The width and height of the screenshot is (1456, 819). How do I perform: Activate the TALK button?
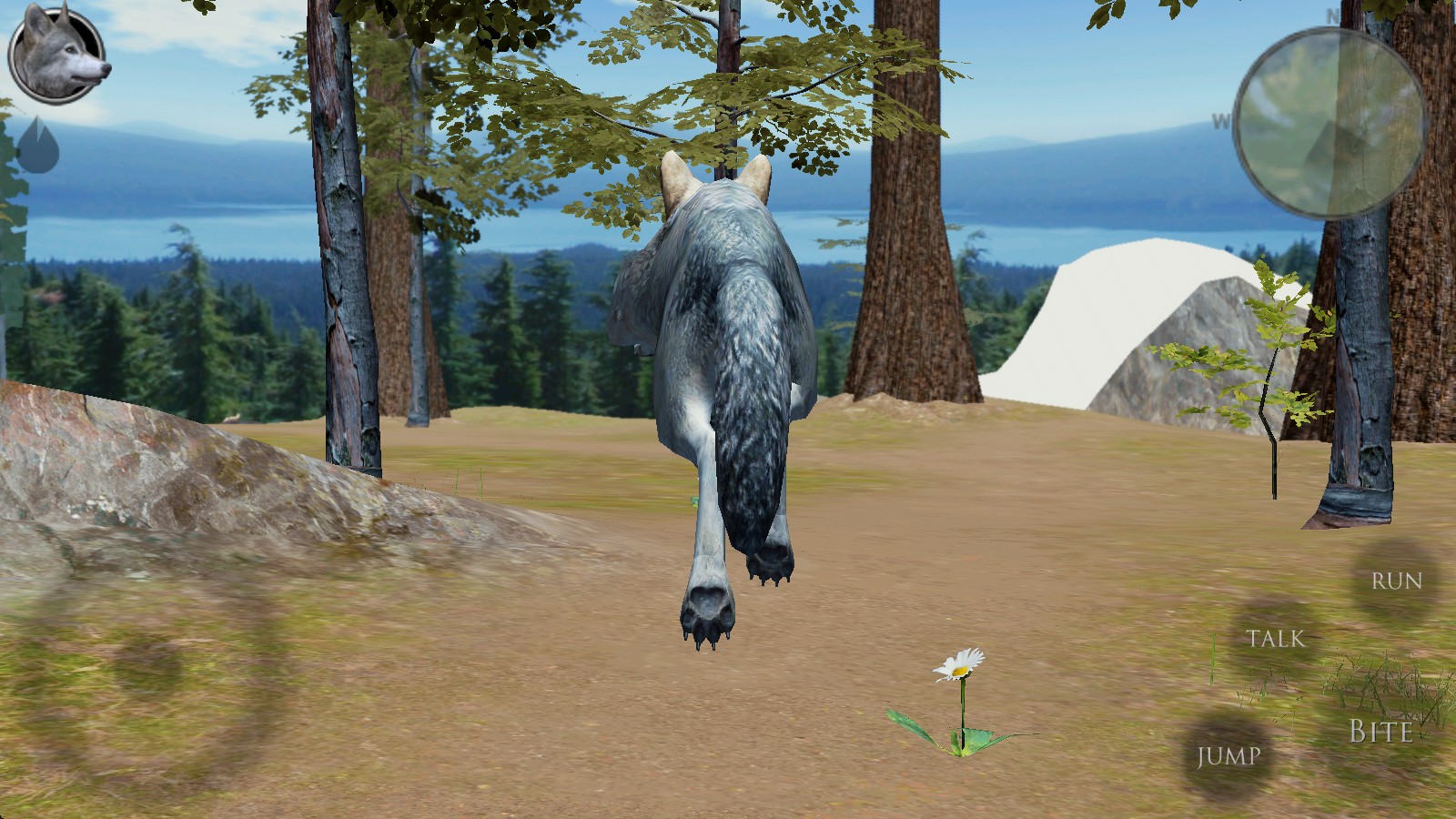1275,639
